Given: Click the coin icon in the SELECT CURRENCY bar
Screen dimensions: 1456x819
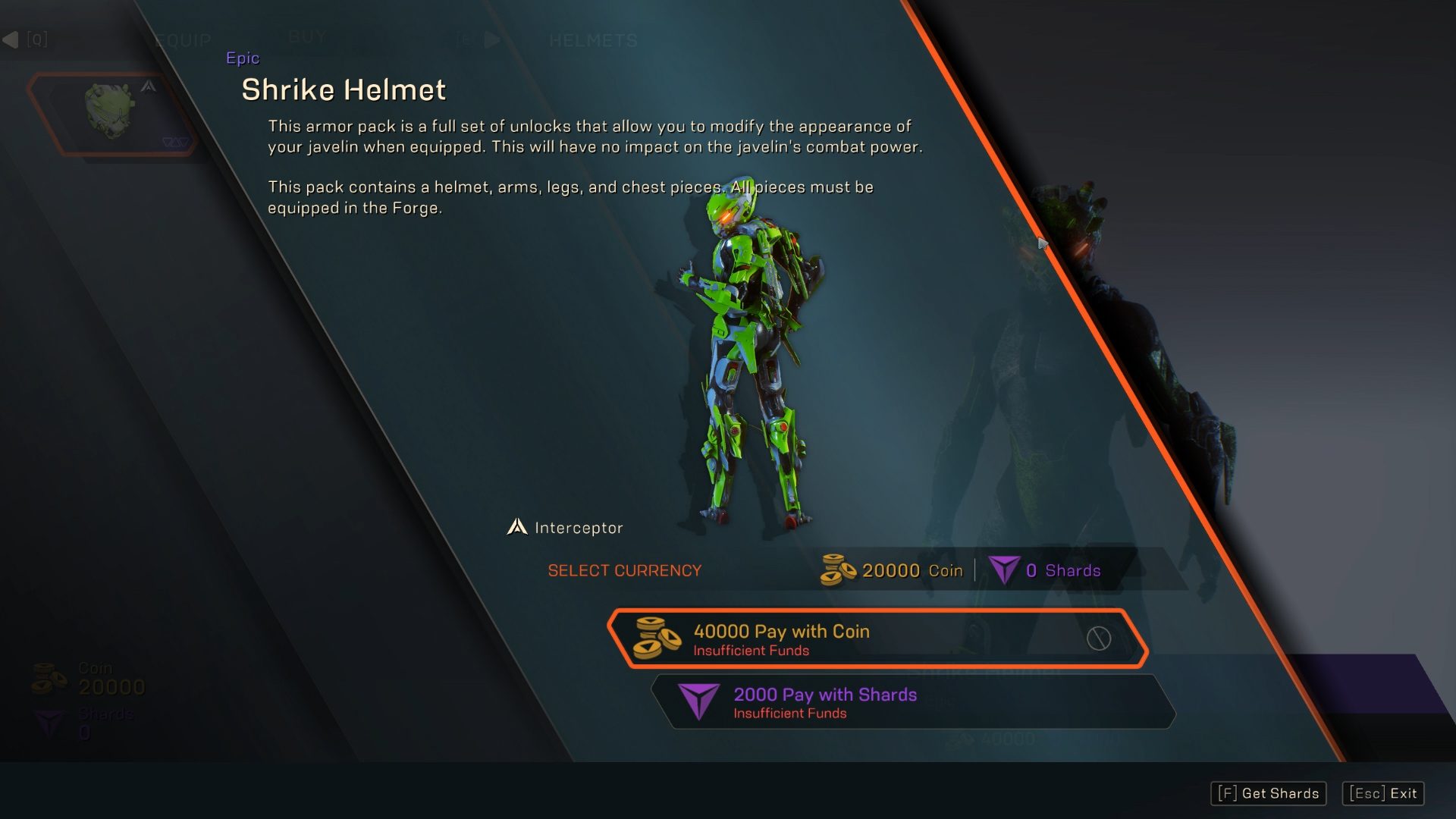Looking at the screenshot, I should [x=836, y=570].
